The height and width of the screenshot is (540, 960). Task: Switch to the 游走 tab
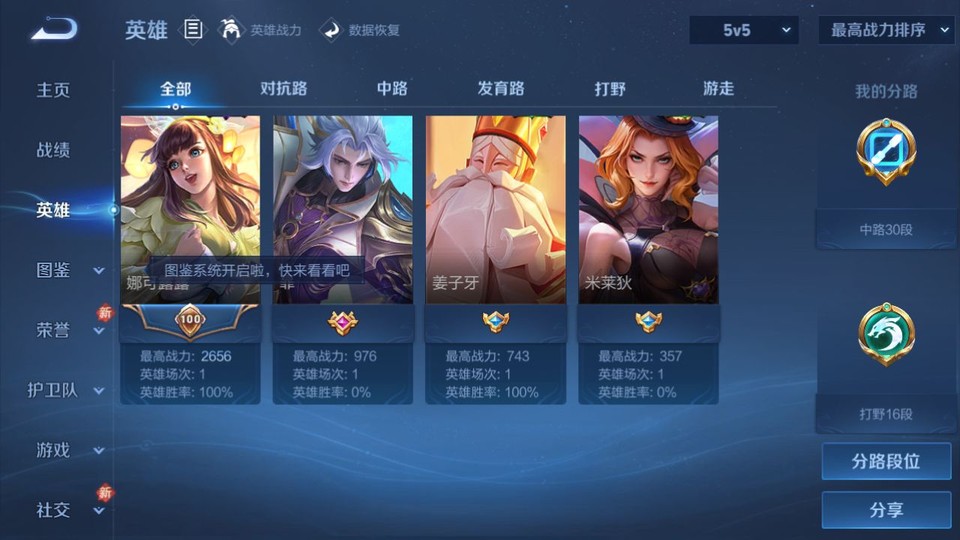718,88
